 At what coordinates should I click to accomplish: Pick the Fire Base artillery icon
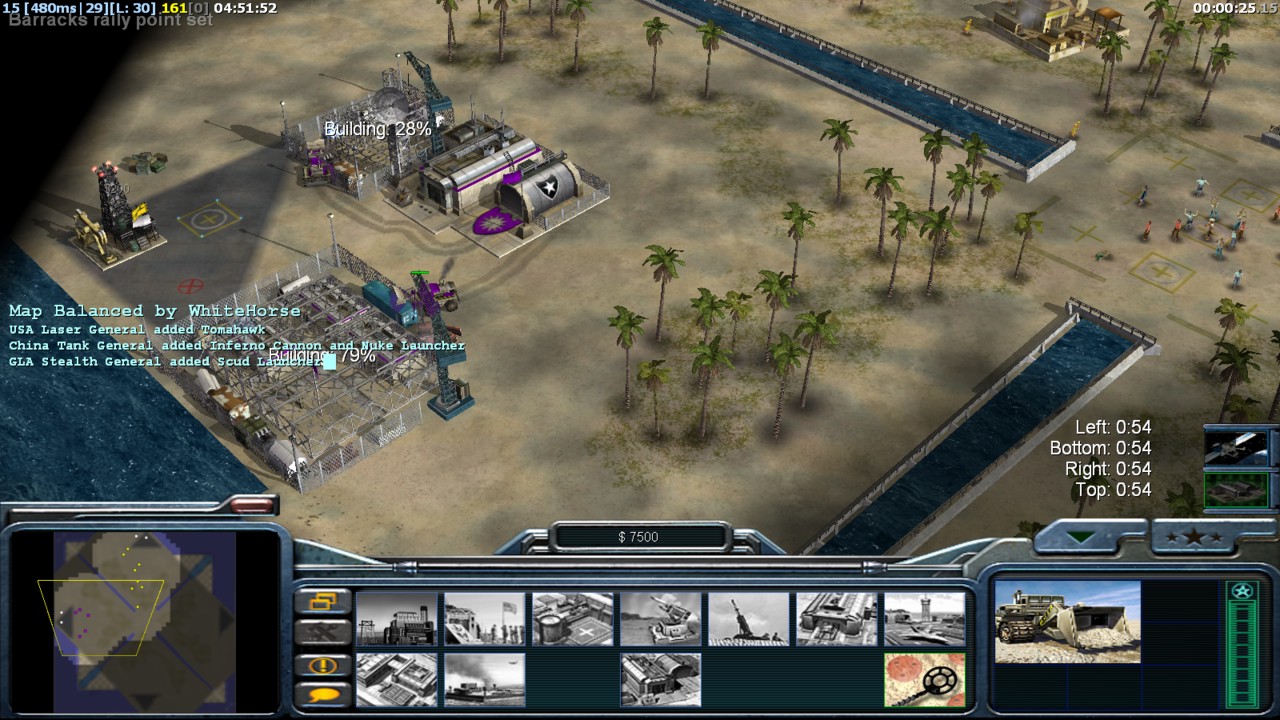click(749, 619)
